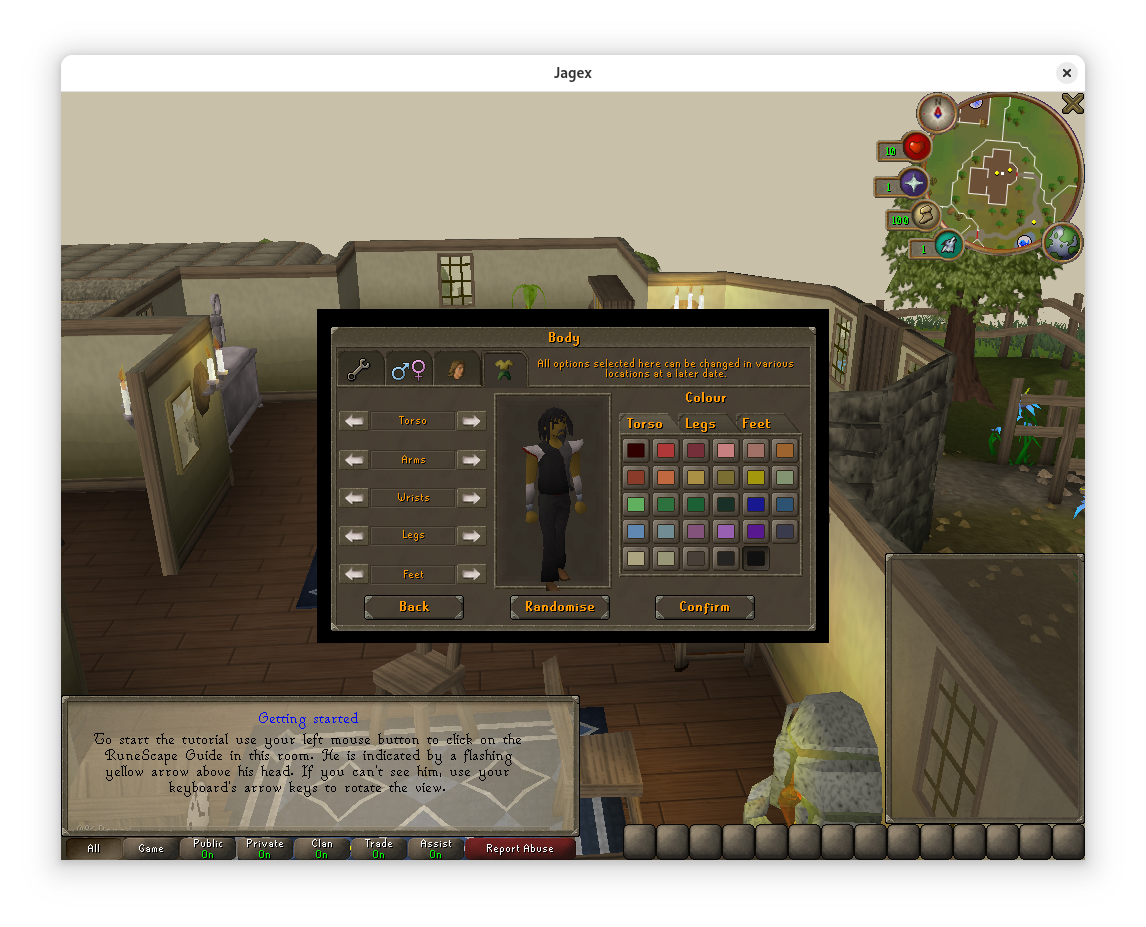Open the world map globe icon

pos(1062,241)
